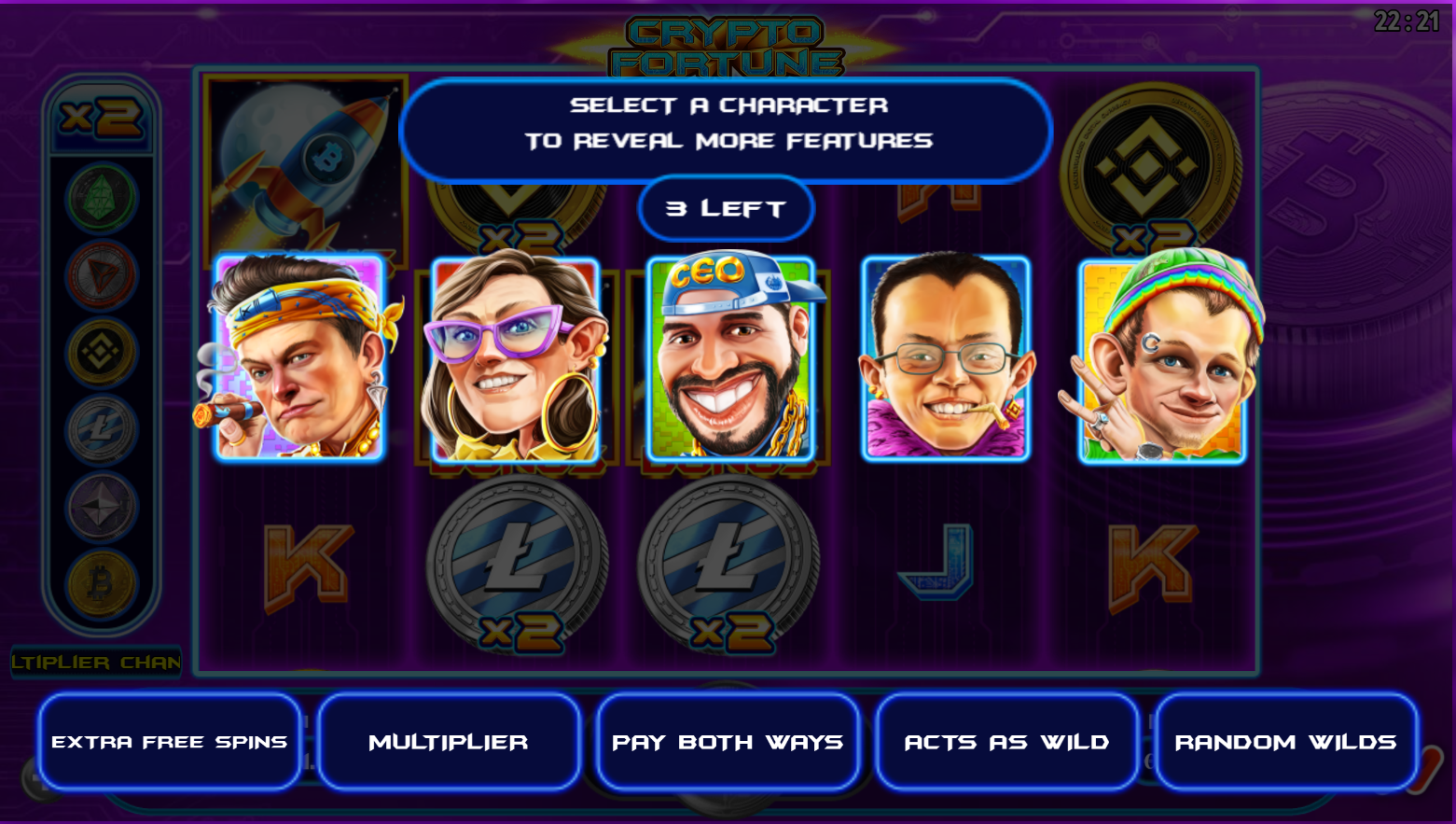Click the Extra Free Spins feature box

[170, 742]
